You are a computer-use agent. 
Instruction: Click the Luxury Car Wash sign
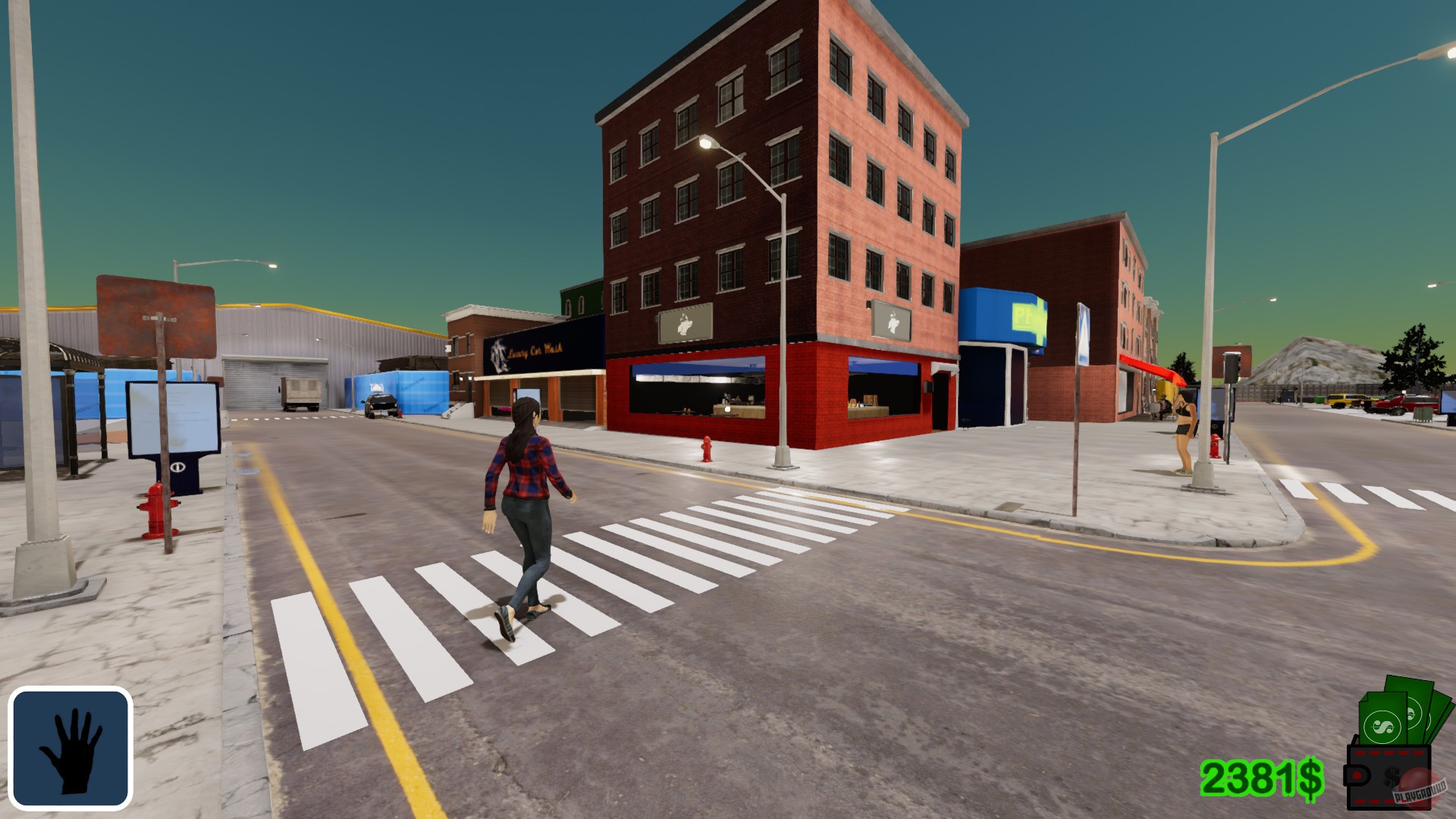533,350
